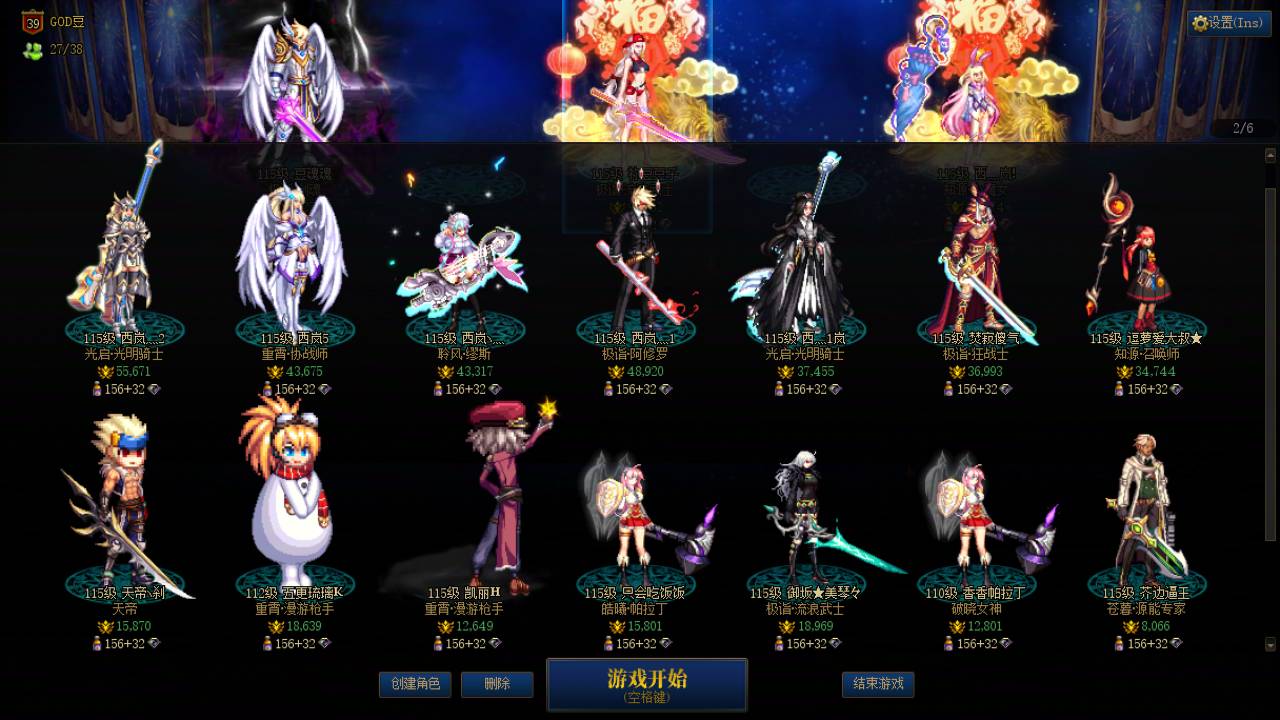Click the 创建角色 create character button
1280x720 pixels.
(415, 685)
